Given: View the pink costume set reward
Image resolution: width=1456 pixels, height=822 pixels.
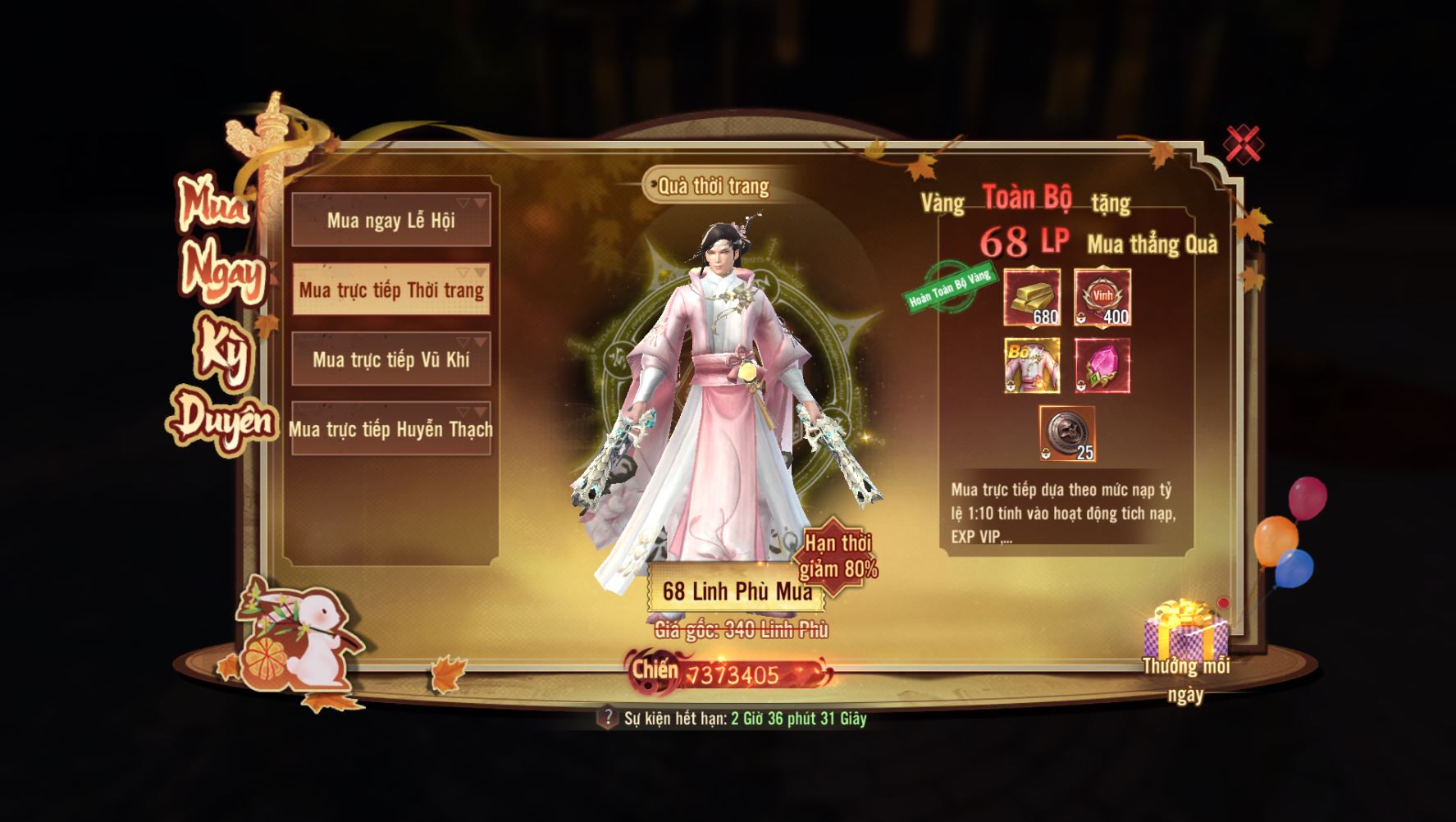Looking at the screenshot, I should tap(1032, 366).
